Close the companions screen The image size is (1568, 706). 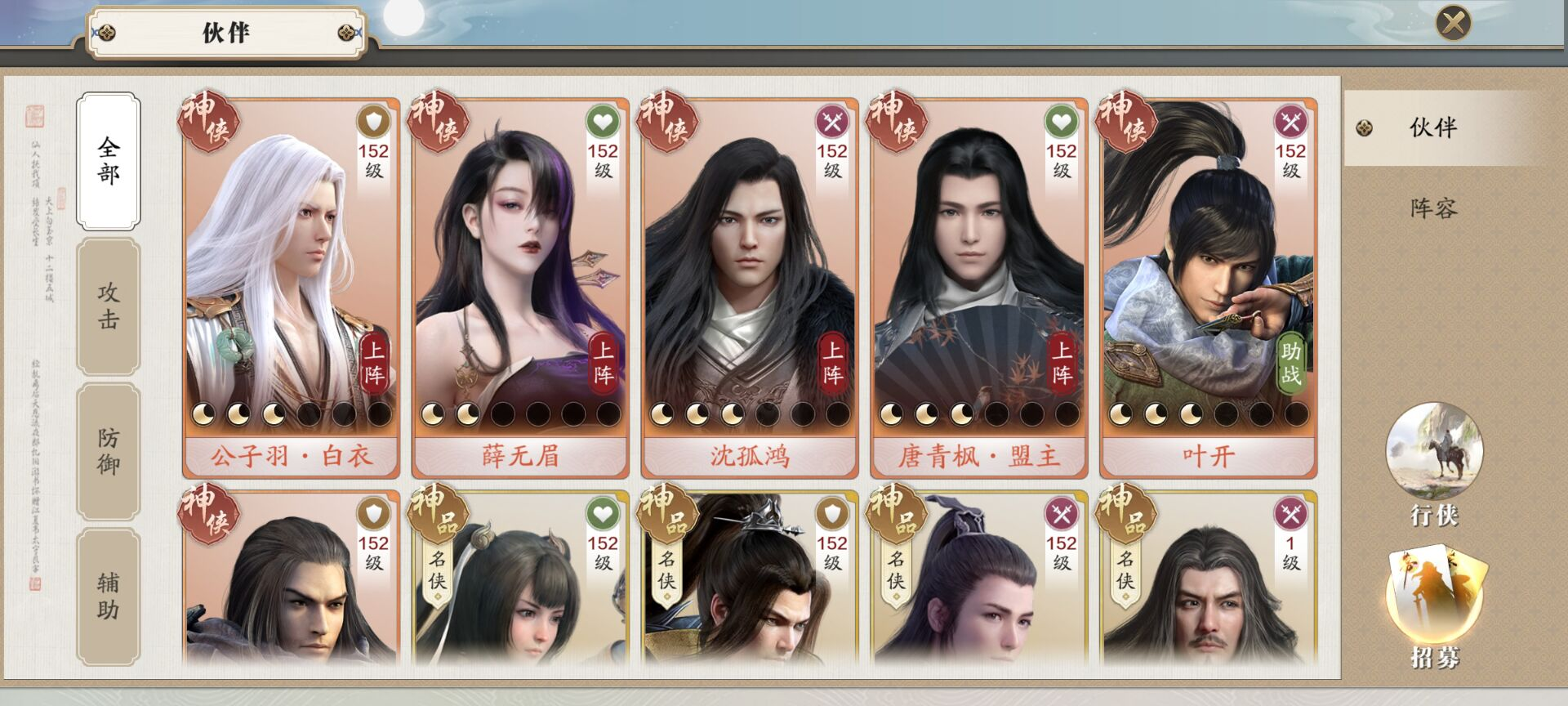[x=1453, y=23]
